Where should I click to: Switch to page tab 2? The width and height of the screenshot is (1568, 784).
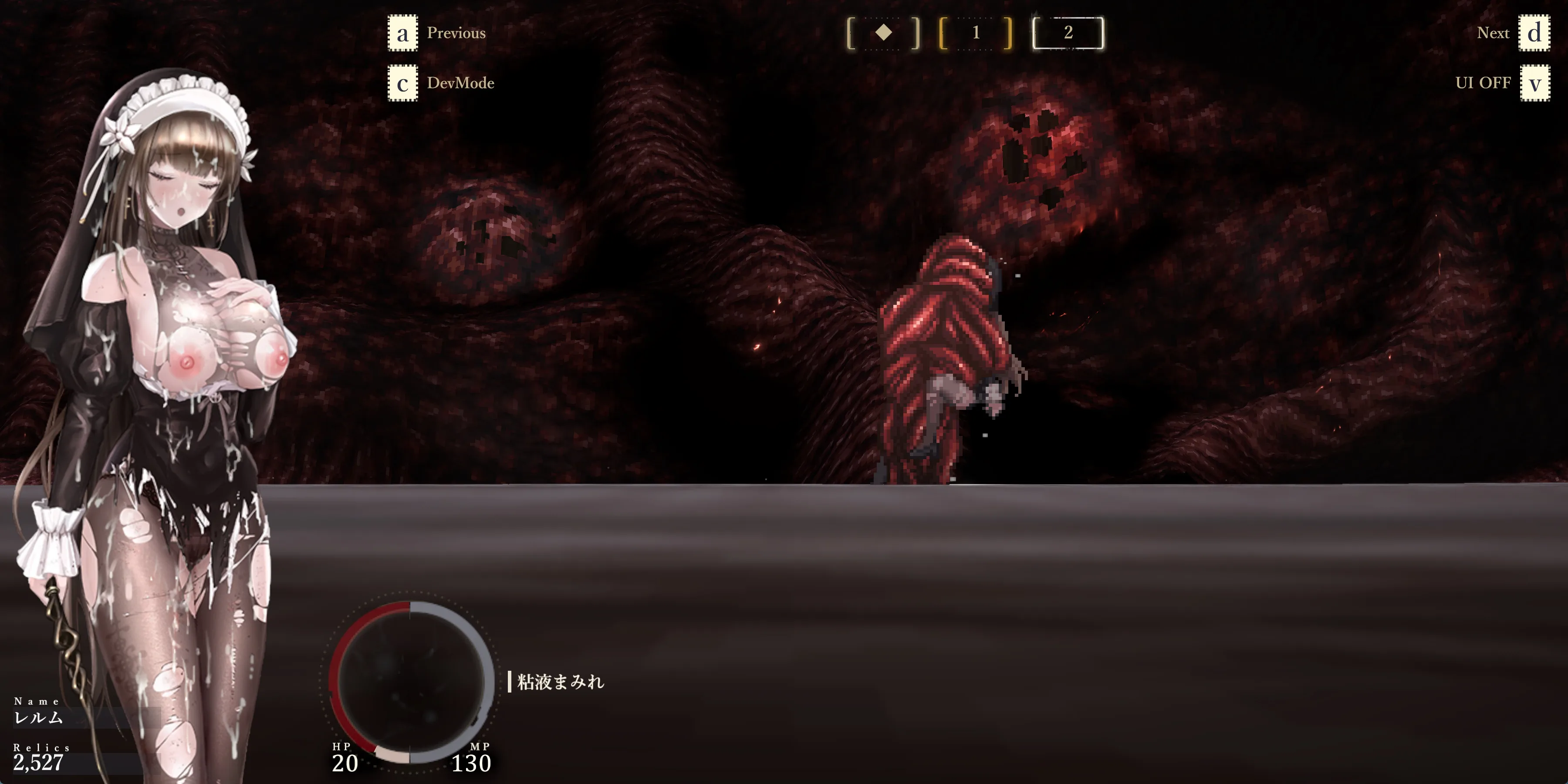pyautogui.click(x=1068, y=33)
